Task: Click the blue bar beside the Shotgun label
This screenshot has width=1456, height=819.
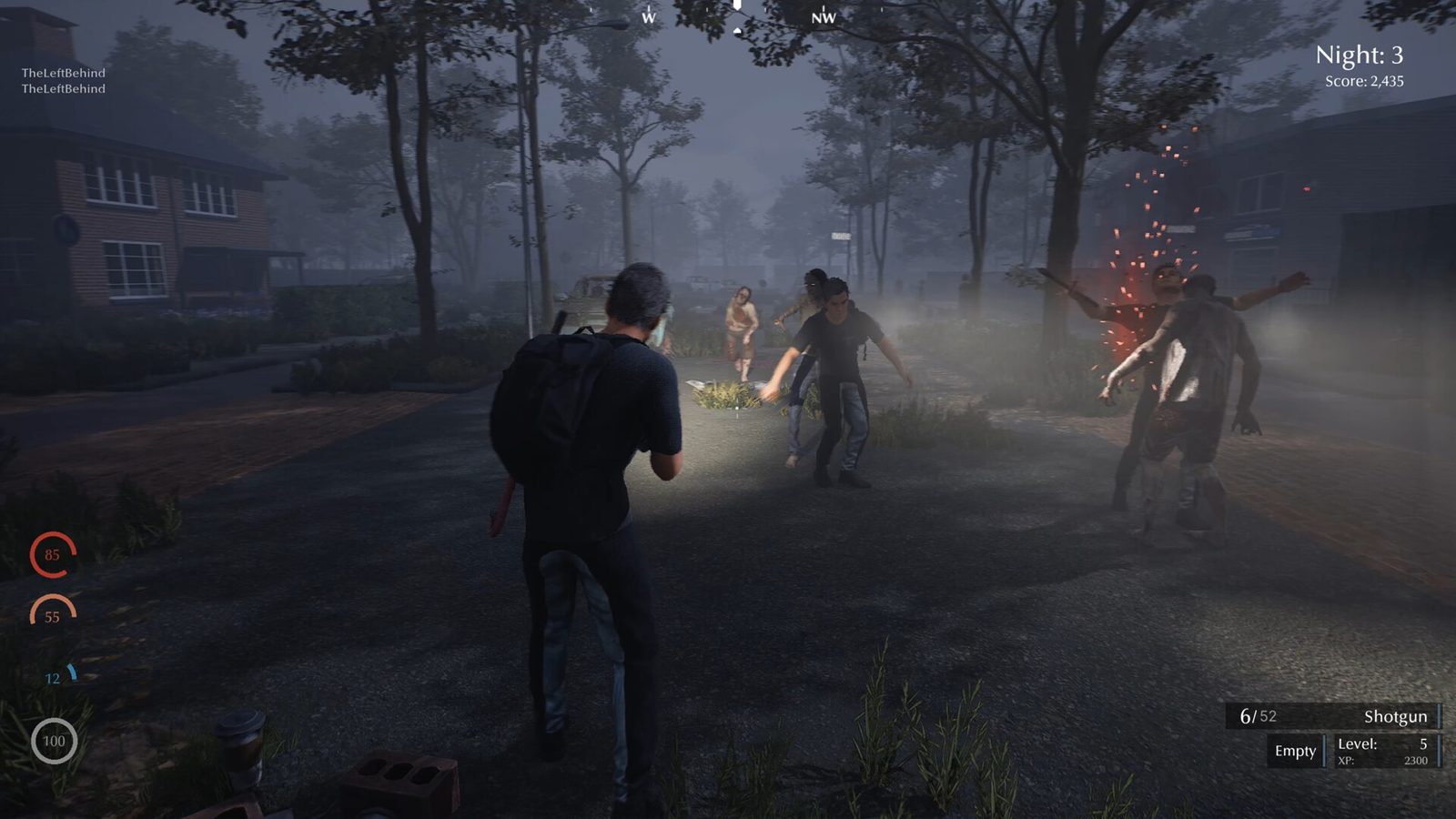Action: [1439, 716]
